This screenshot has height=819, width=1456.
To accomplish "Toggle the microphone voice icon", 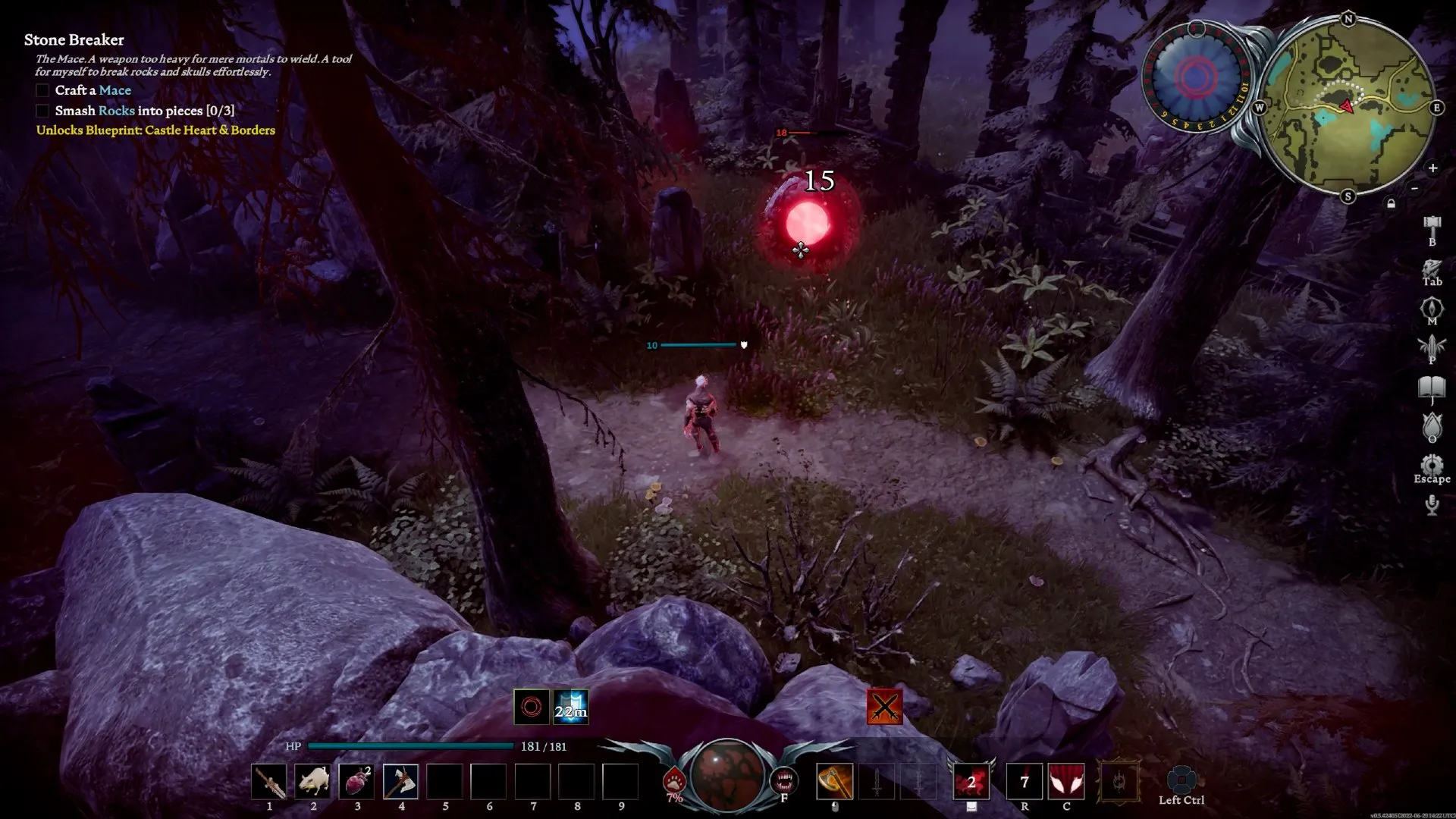I will [1432, 504].
